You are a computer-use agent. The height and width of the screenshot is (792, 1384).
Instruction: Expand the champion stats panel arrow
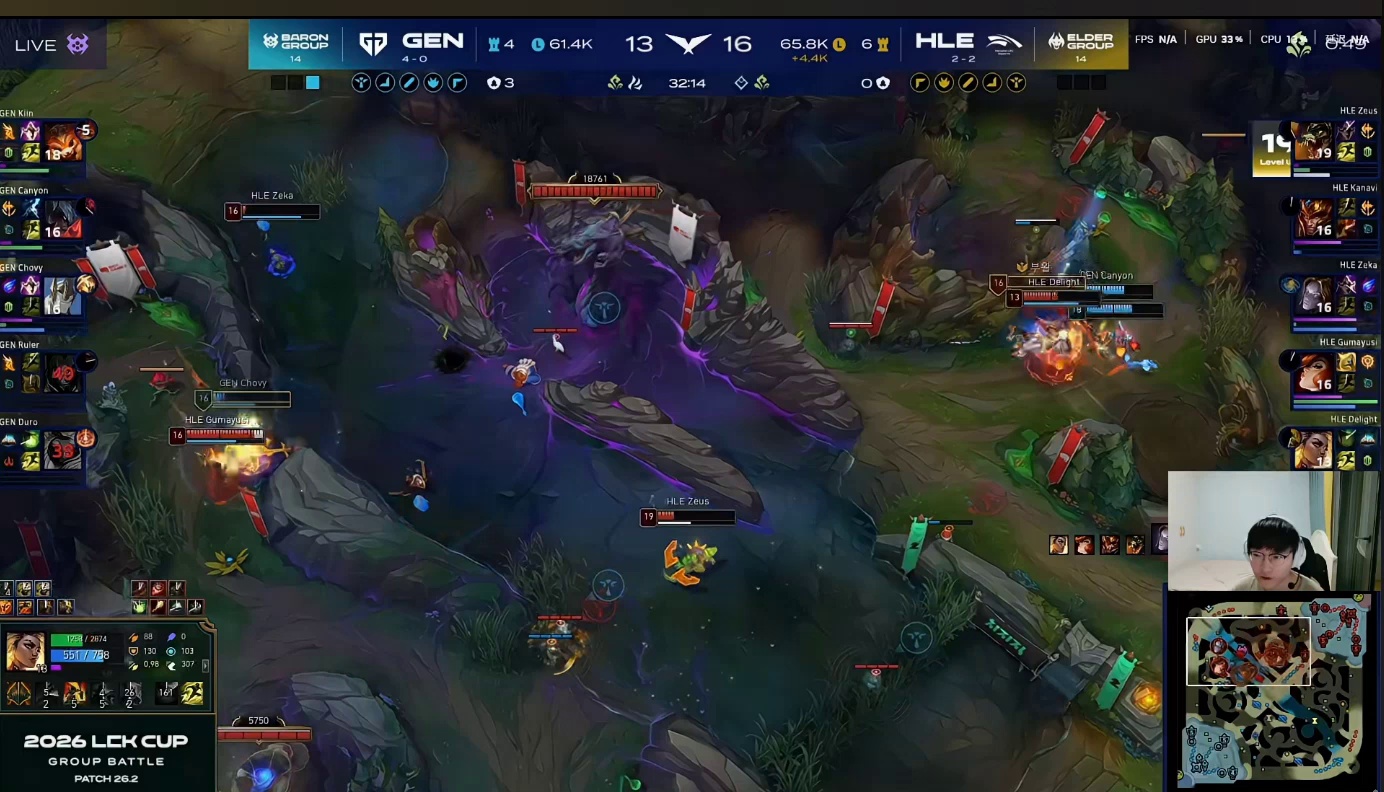[x=206, y=665]
